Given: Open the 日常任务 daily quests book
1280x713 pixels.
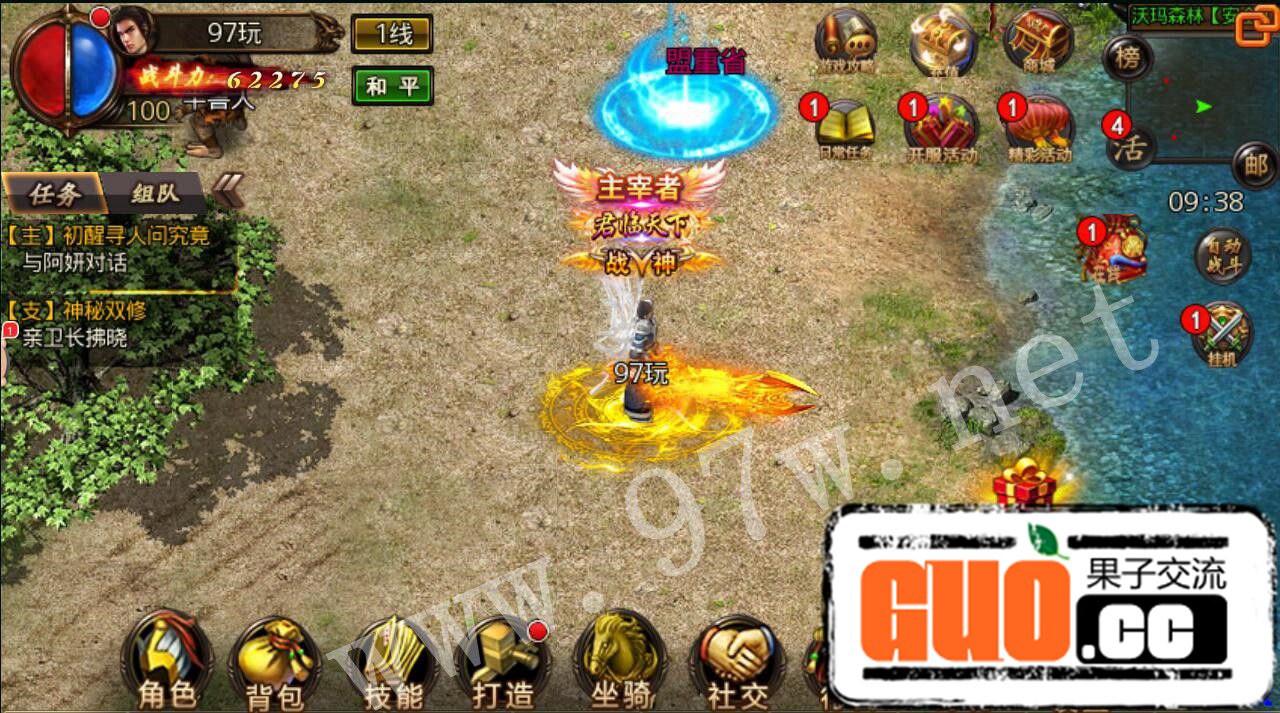Looking at the screenshot, I should (x=845, y=130).
